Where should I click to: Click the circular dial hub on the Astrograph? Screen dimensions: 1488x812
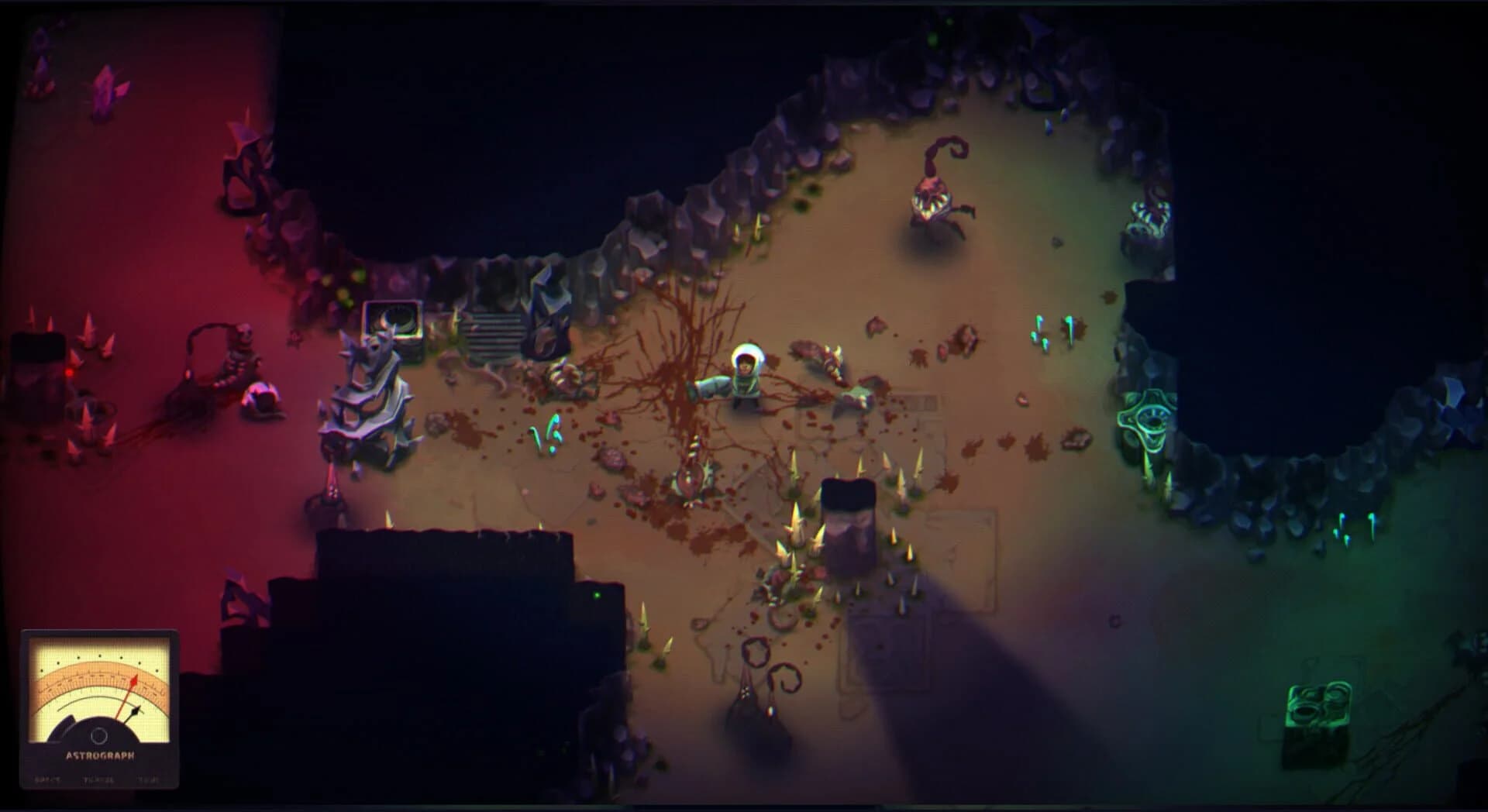[98, 736]
